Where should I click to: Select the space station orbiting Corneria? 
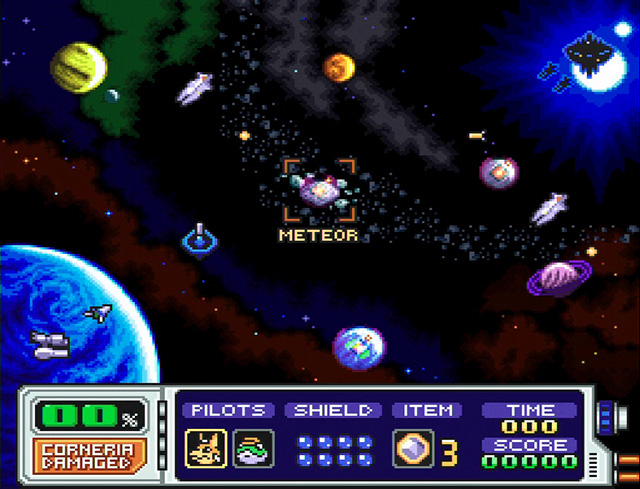pyautogui.click(x=49, y=345)
